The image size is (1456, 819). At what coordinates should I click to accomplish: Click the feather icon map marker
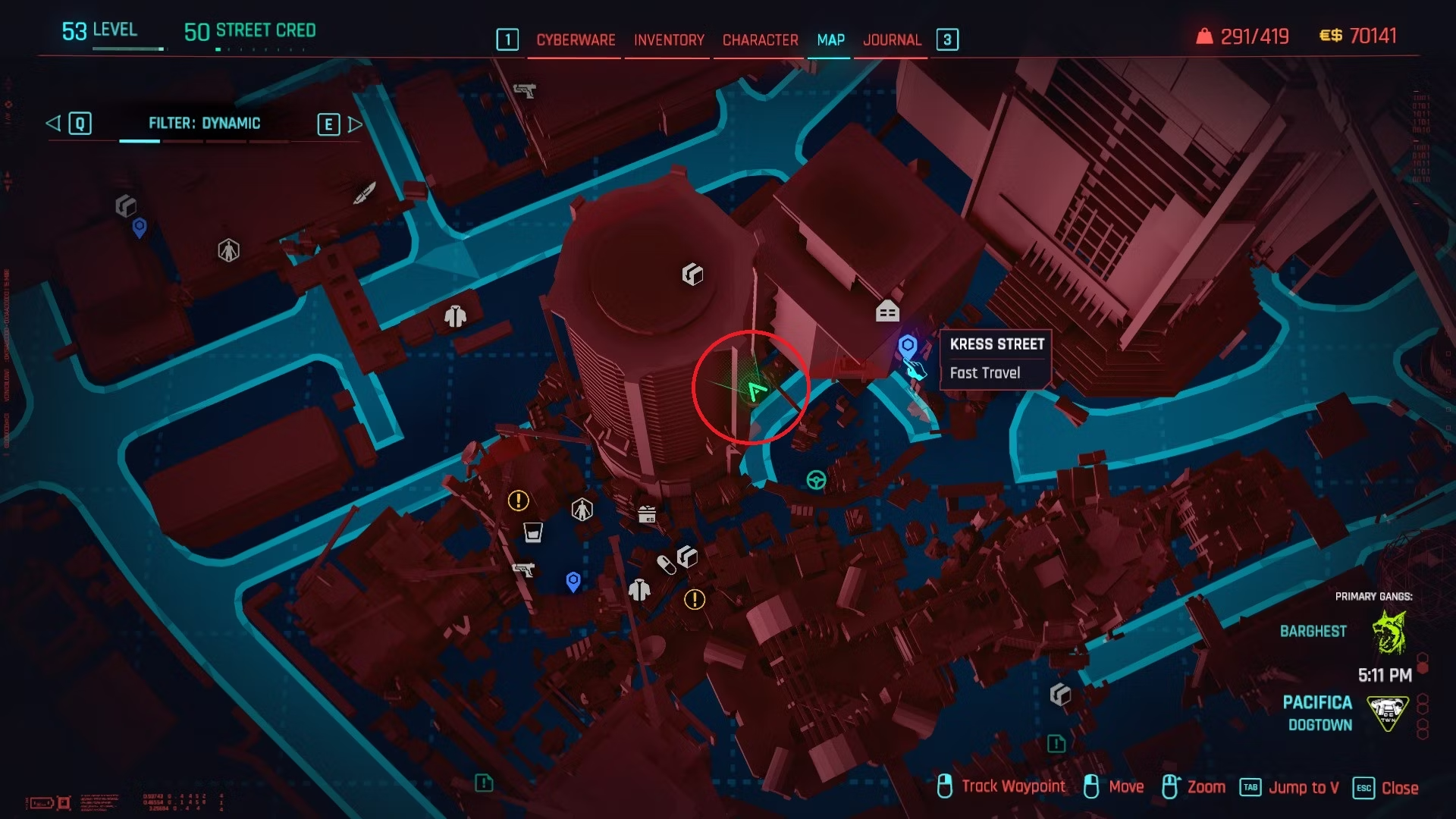click(x=365, y=193)
